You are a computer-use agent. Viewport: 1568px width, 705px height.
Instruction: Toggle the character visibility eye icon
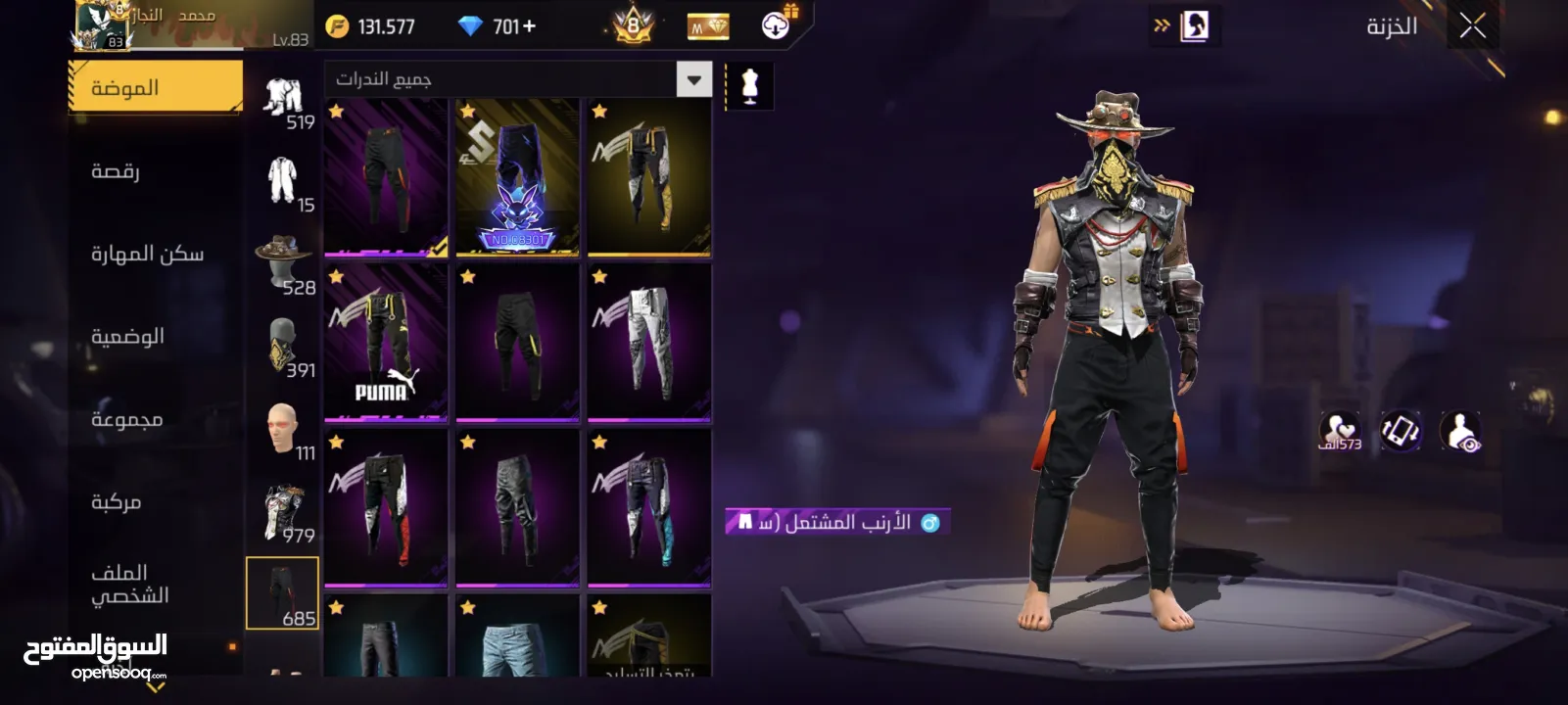click(x=1460, y=432)
